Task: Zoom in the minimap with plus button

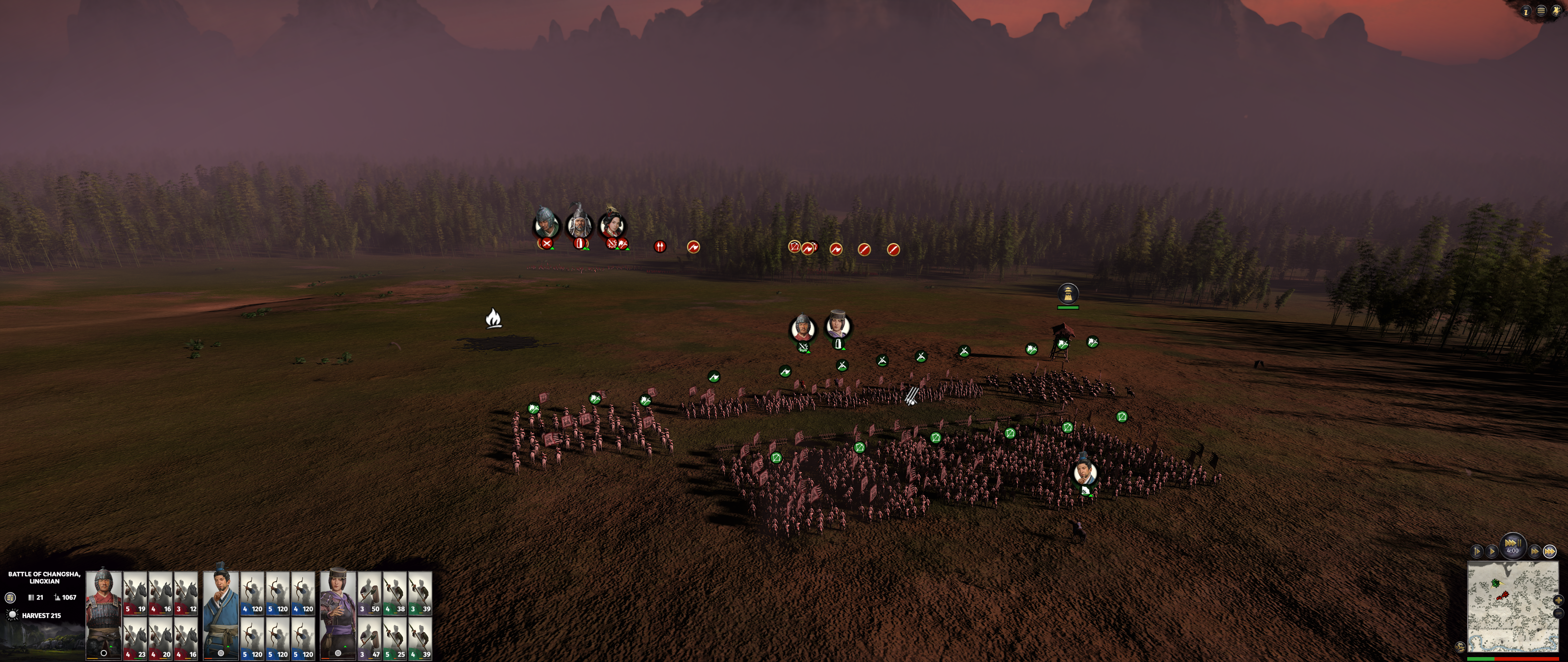Action: coord(1558,600)
